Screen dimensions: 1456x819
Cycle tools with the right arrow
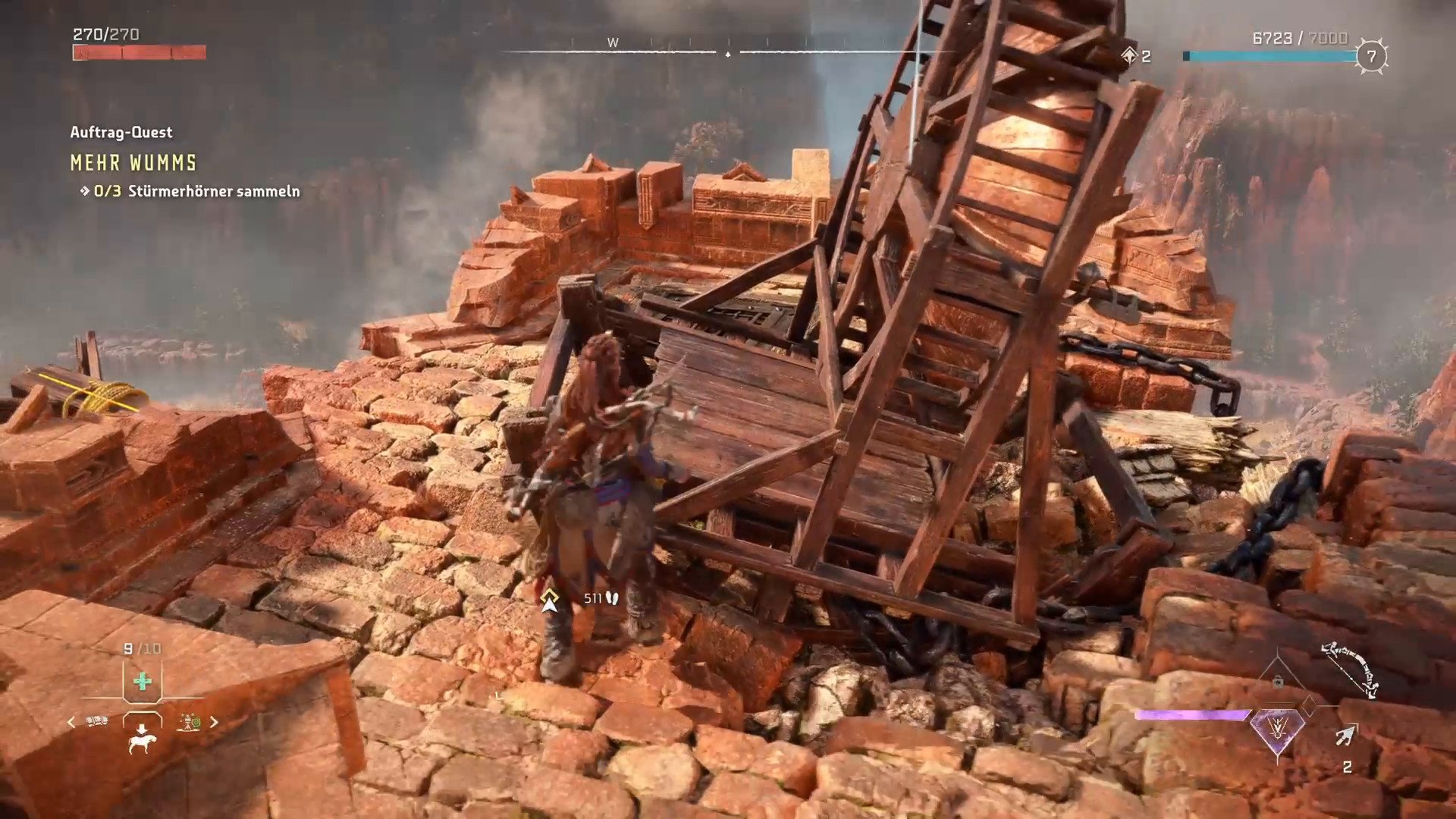[x=214, y=722]
